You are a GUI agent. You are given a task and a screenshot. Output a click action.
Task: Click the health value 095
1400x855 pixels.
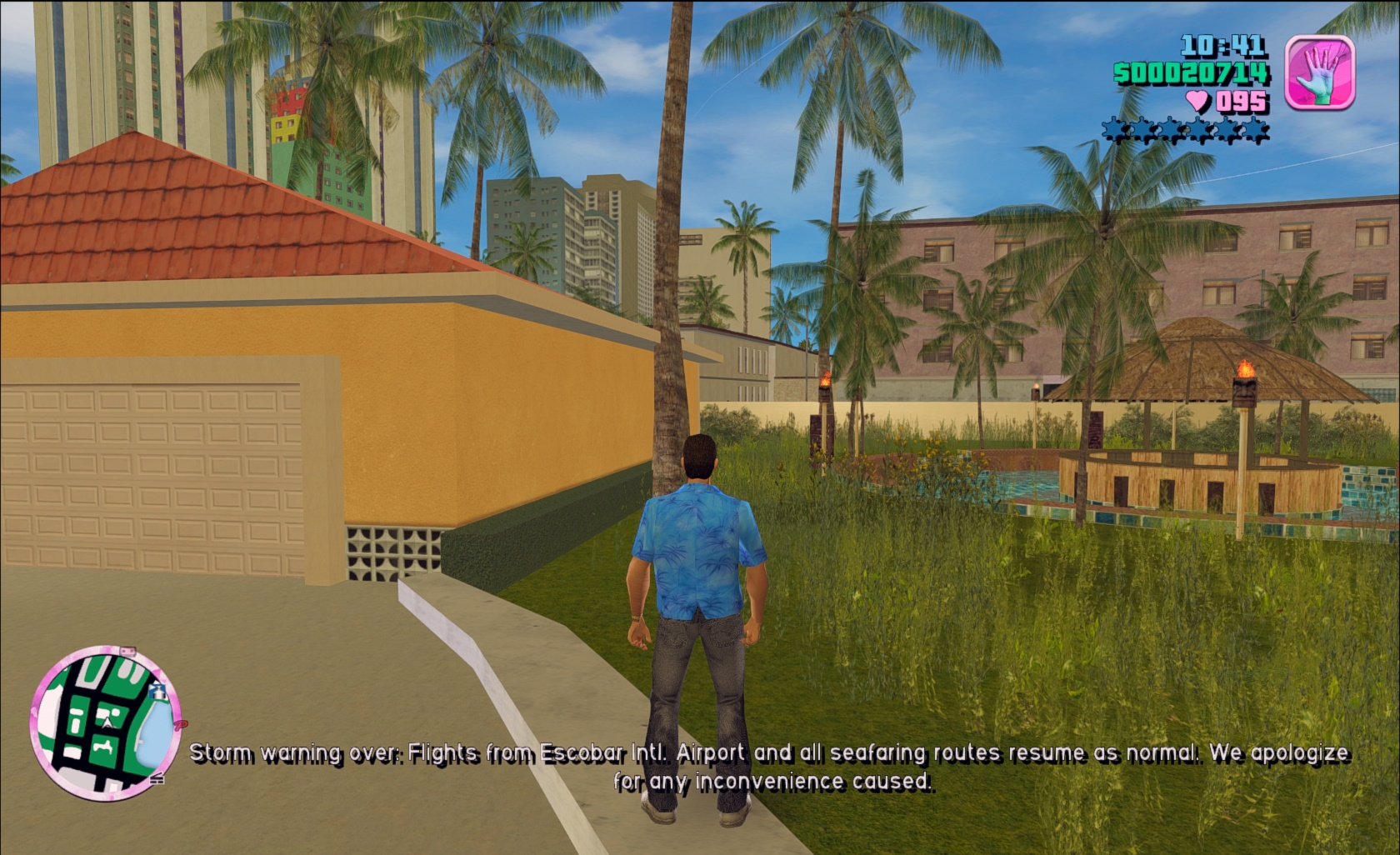pyautogui.click(x=1242, y=99)
